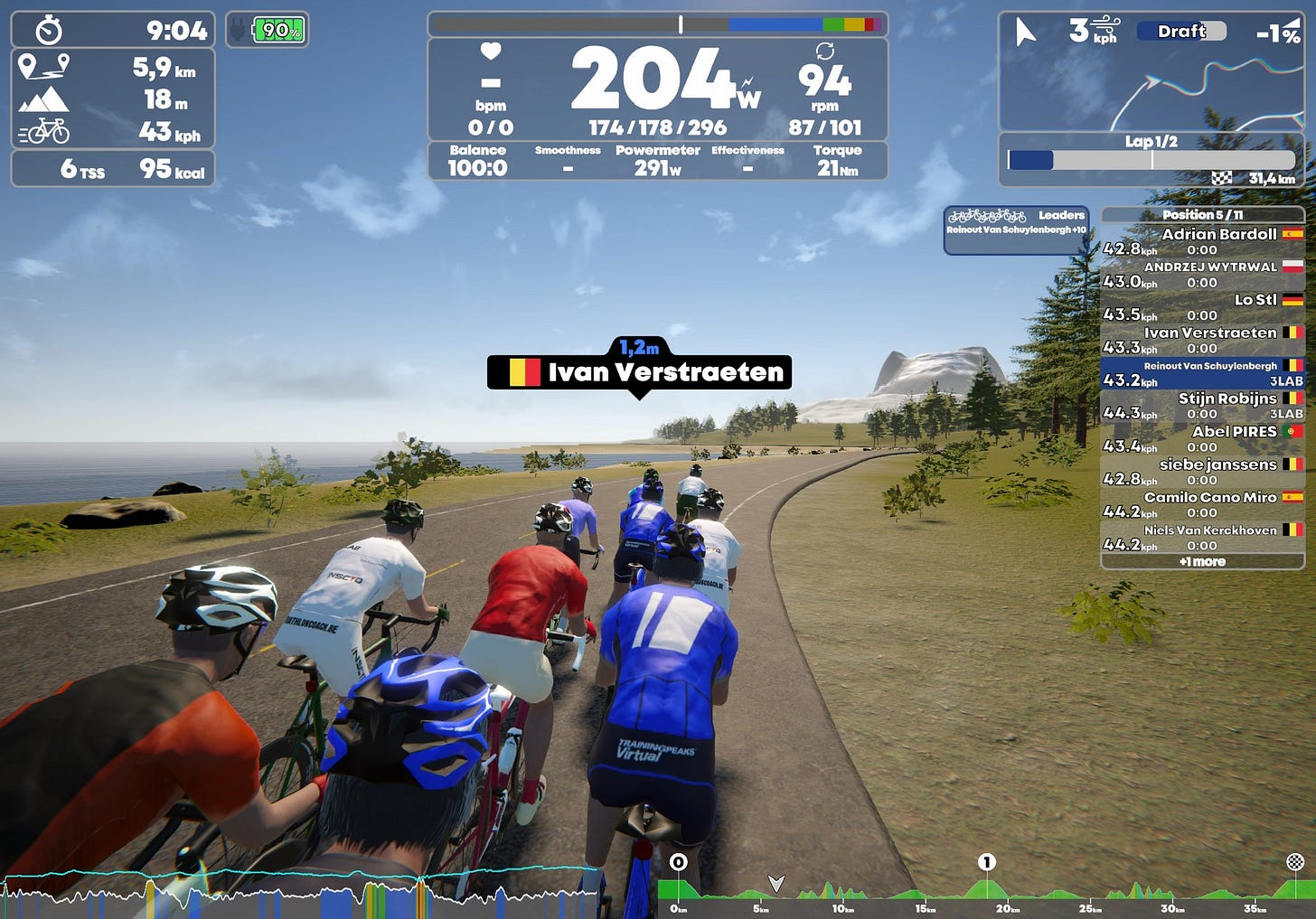Click the lap 1 marker on elevation profile
The height and width of the screenshot is (919, 1316).
click(987, 863)
